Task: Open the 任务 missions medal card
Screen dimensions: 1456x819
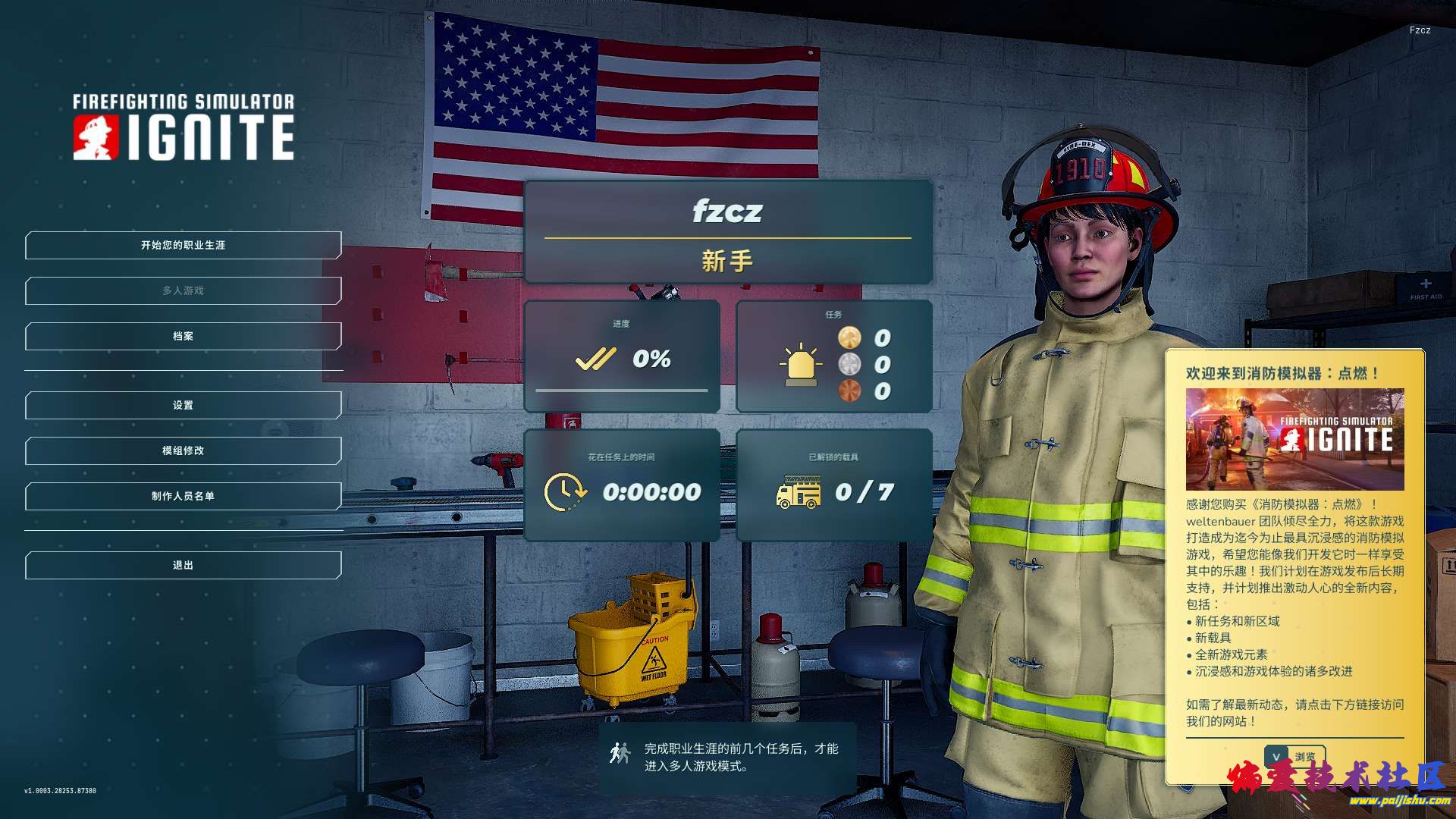Action: click(834, 356)
